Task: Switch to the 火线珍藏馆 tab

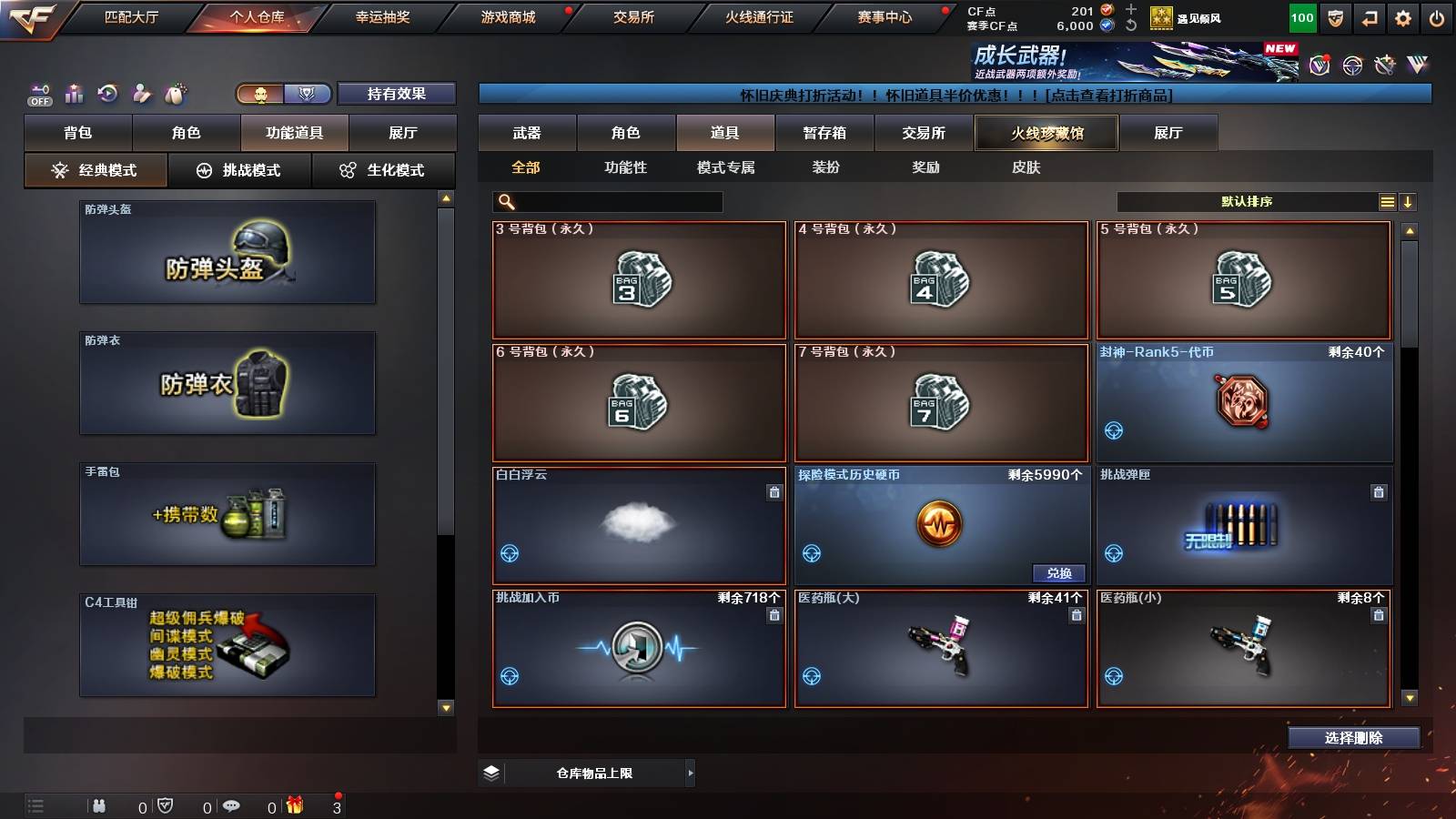Action: (1045, 133)
